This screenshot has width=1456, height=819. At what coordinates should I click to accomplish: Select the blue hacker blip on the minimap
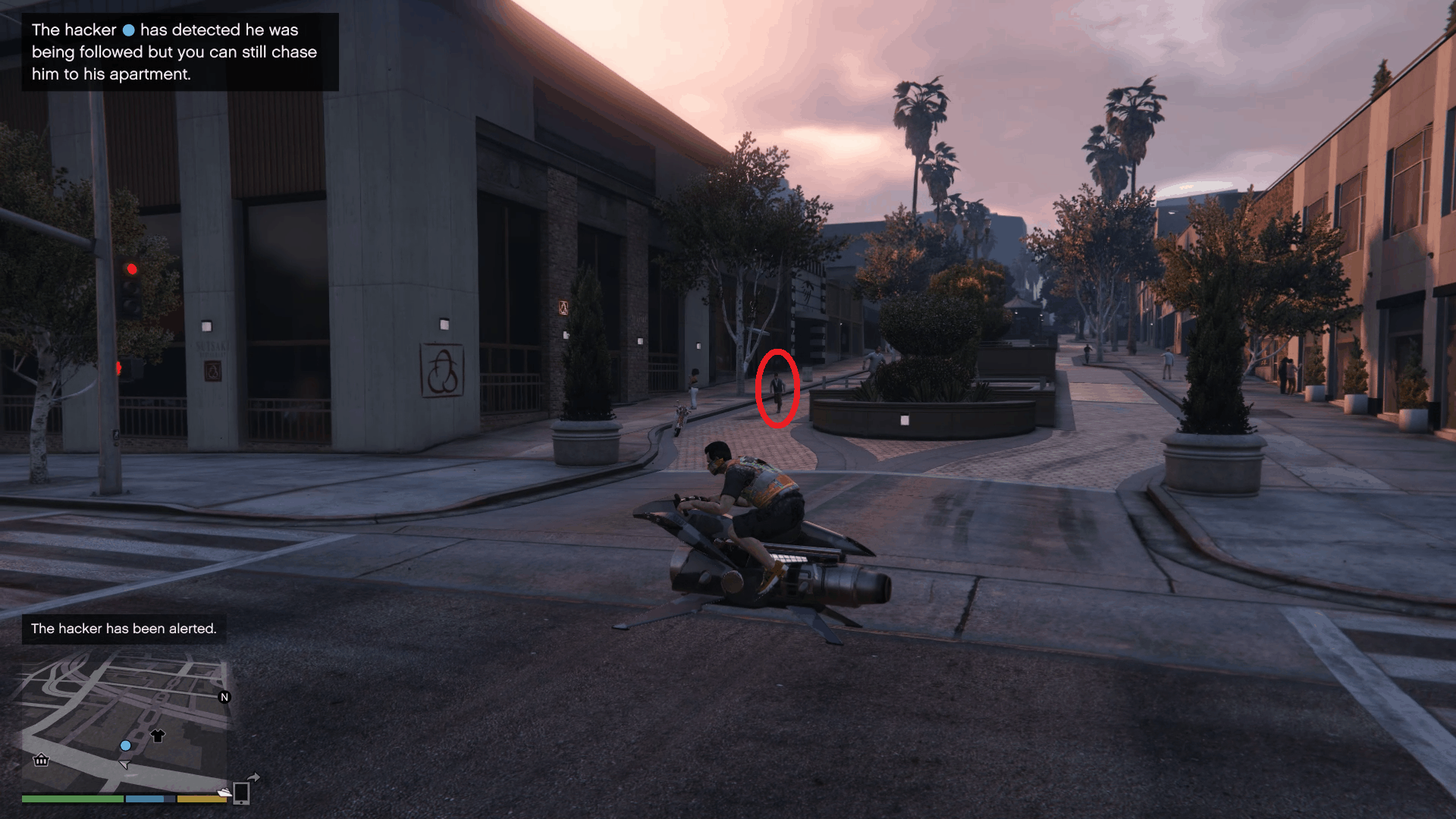point(125,745)
